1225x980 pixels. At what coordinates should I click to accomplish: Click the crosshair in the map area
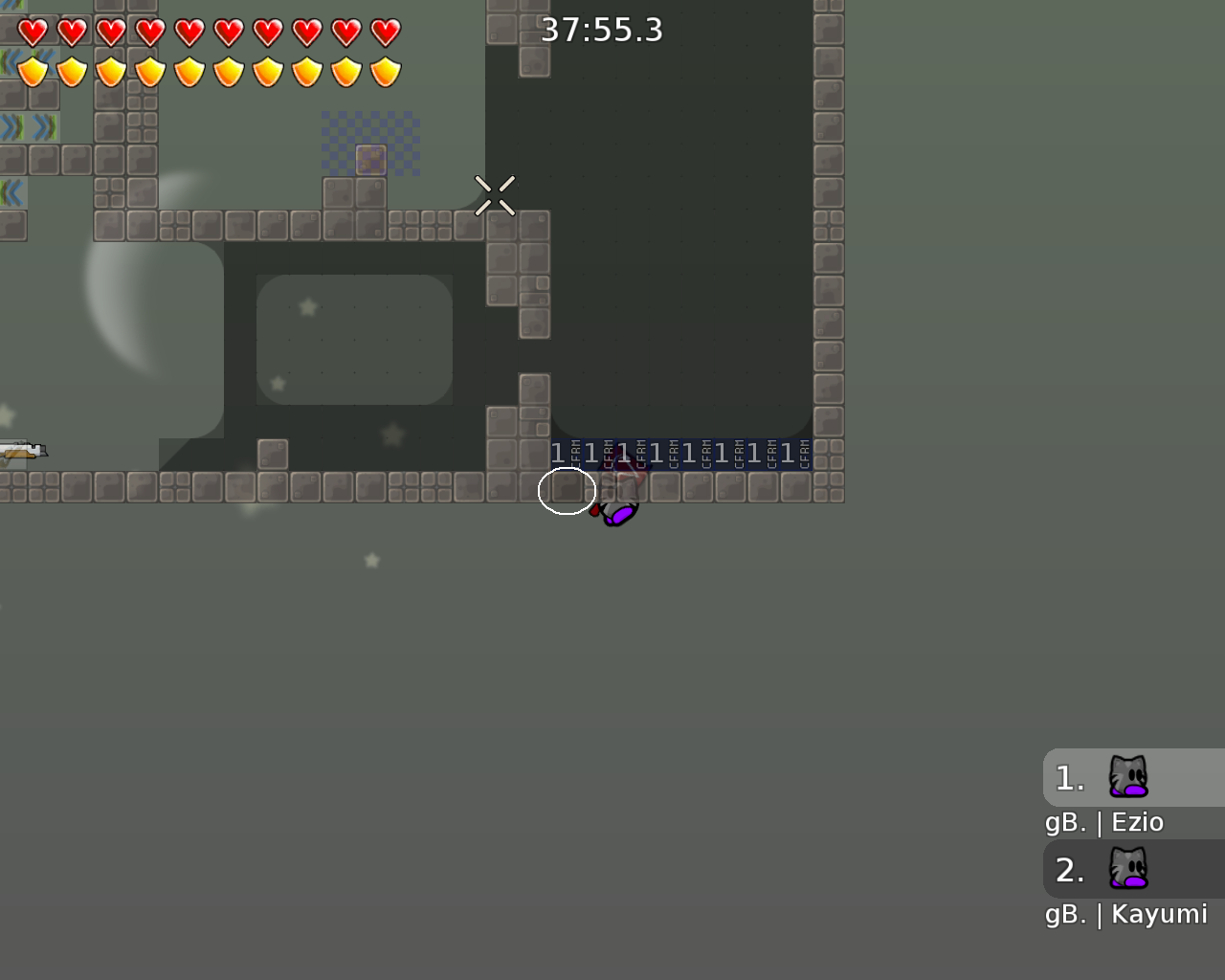[497, 194]
